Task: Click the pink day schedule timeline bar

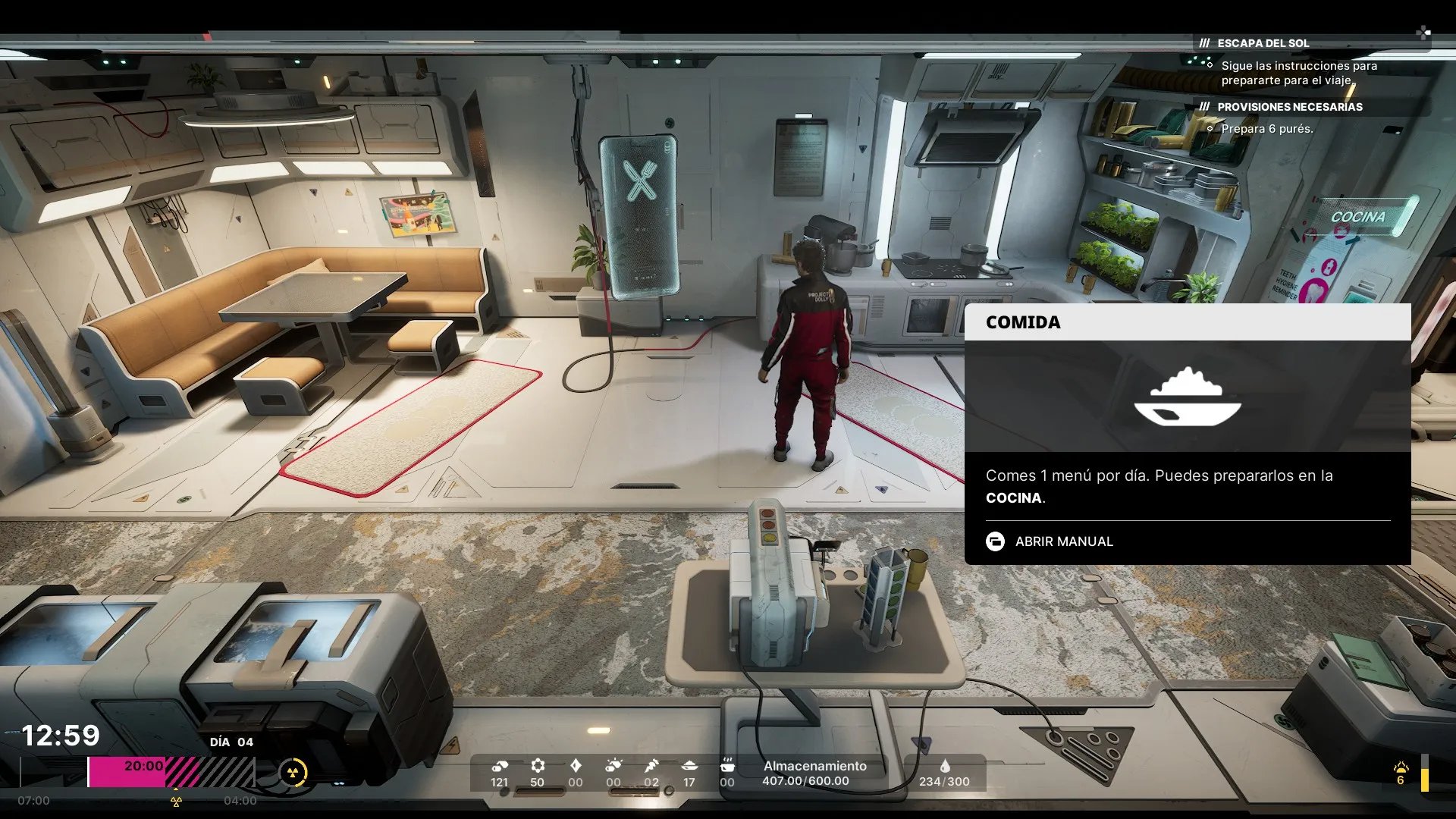Action: pyautogui.click(x=126, y=772)
